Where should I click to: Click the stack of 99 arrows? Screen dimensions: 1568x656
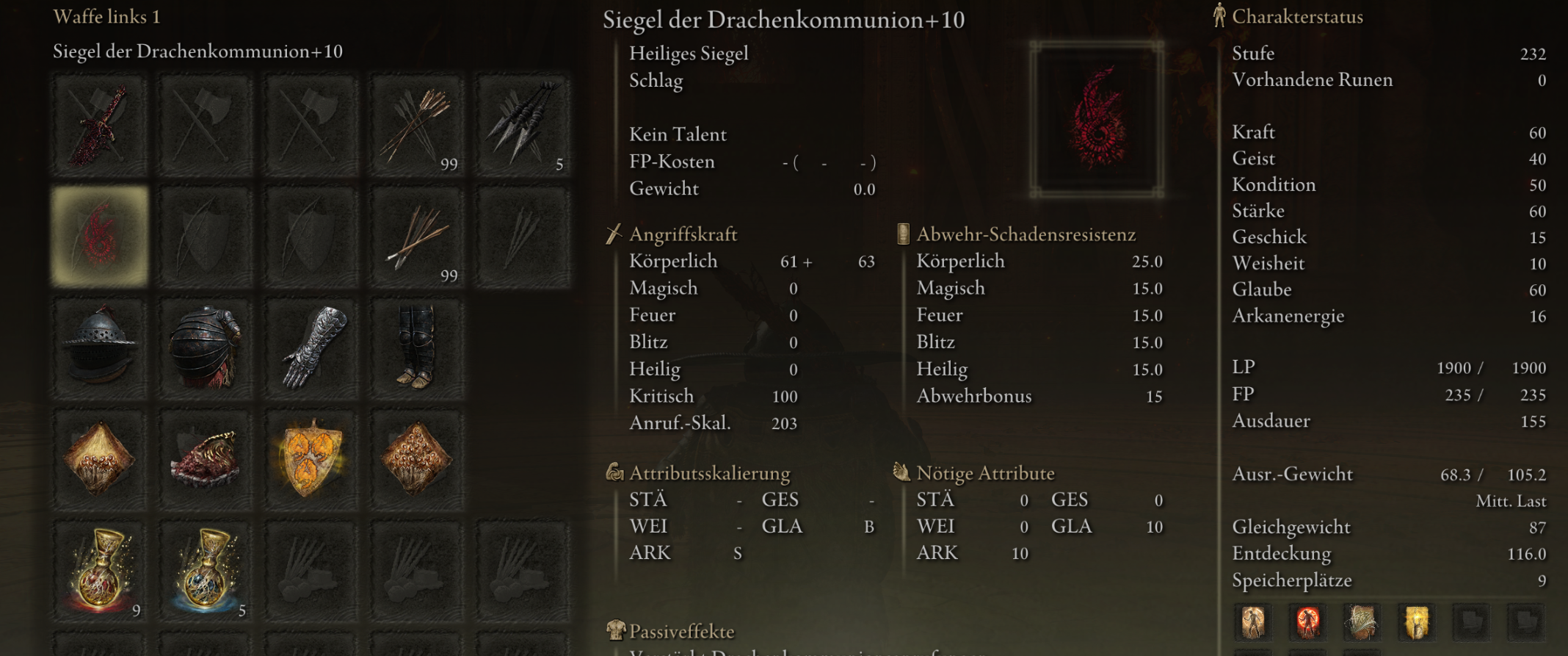pyautogui.click(x=418, y=125)
